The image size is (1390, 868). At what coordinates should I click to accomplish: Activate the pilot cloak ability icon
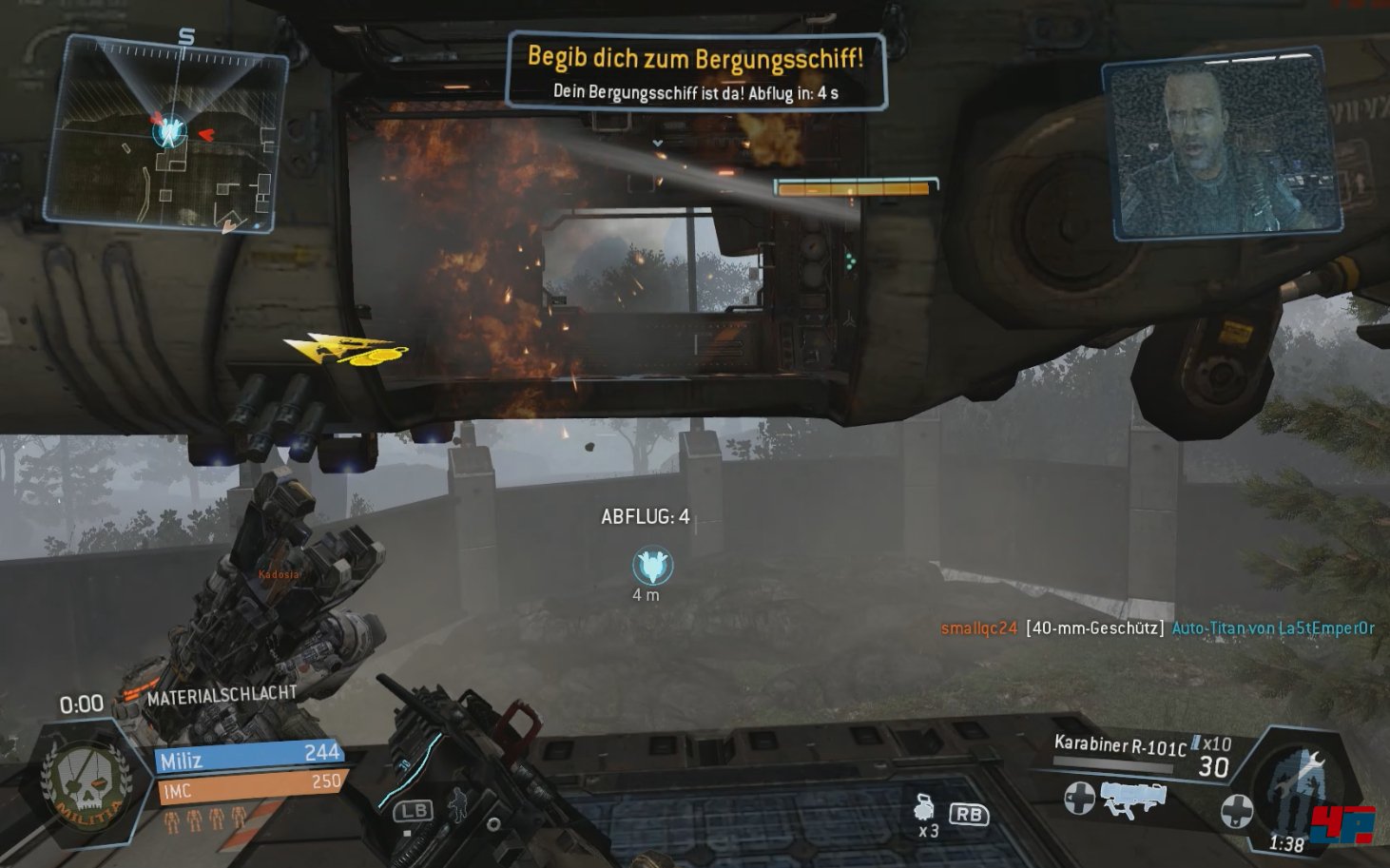457,804
